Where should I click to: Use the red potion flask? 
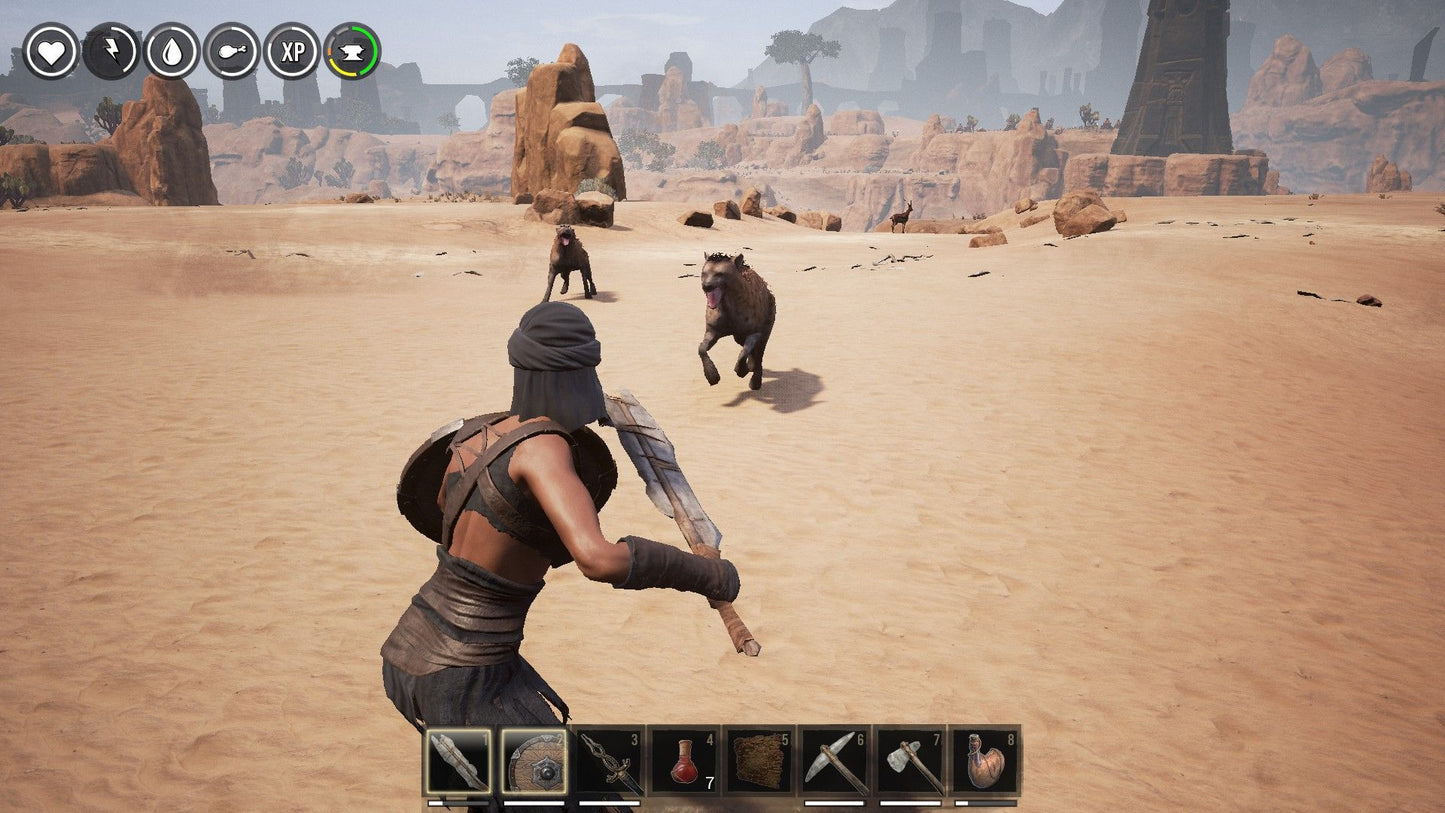pyautogui.click(x=684, y=761)
